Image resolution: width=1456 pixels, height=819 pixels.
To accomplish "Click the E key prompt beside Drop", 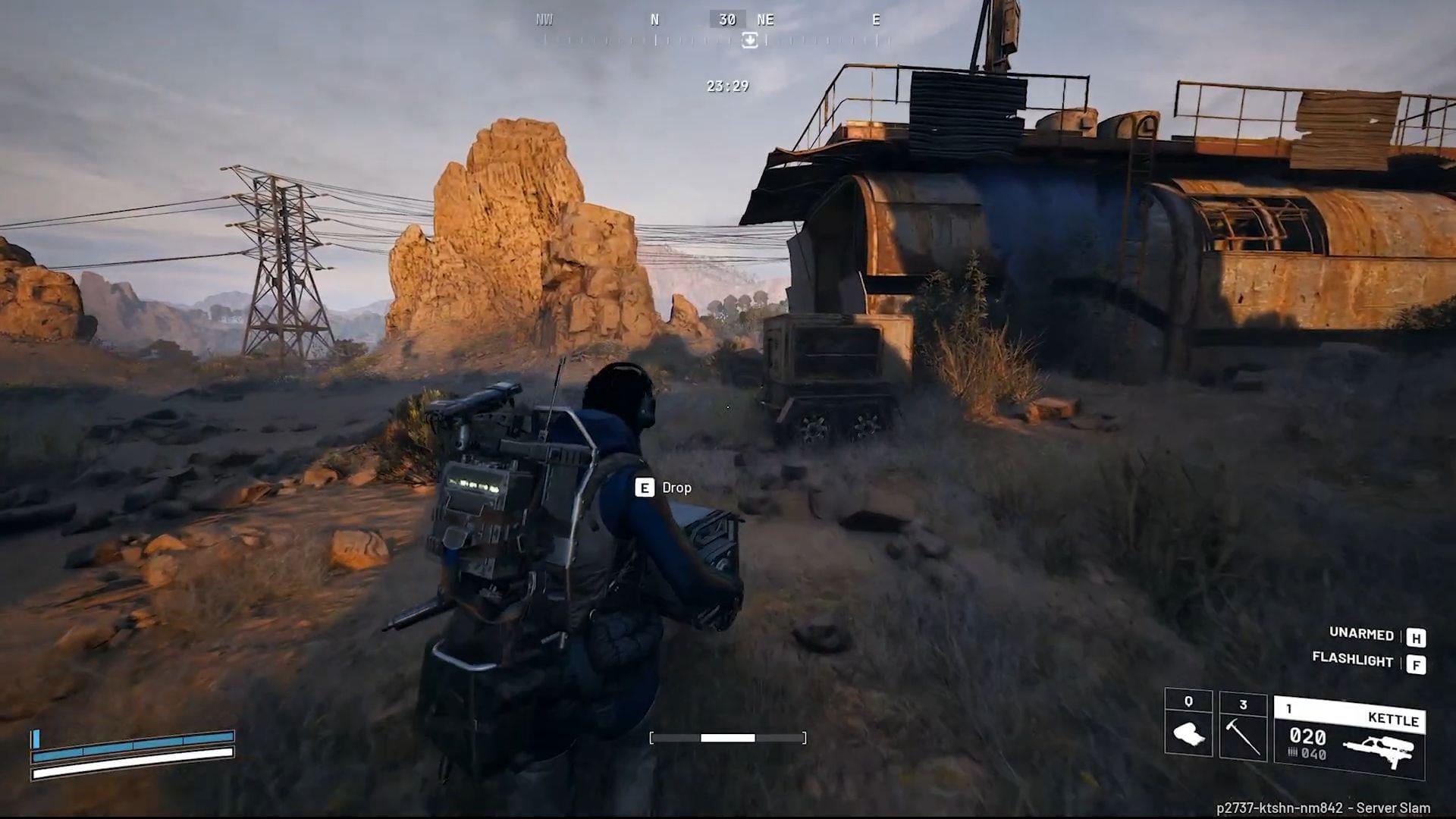I will [x=644, y=488].
